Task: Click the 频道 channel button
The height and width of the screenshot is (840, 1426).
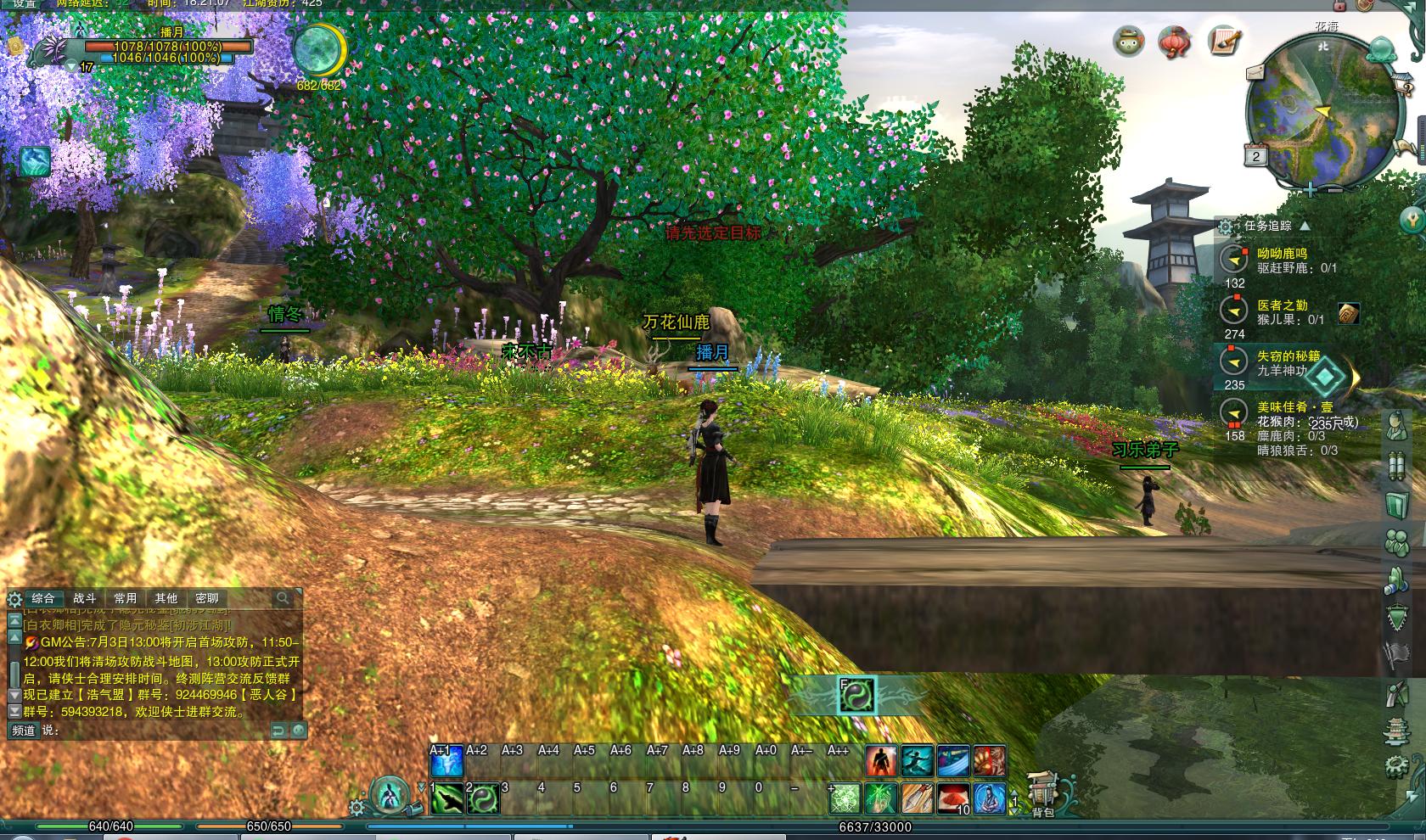Action: [x=24, y=730]
